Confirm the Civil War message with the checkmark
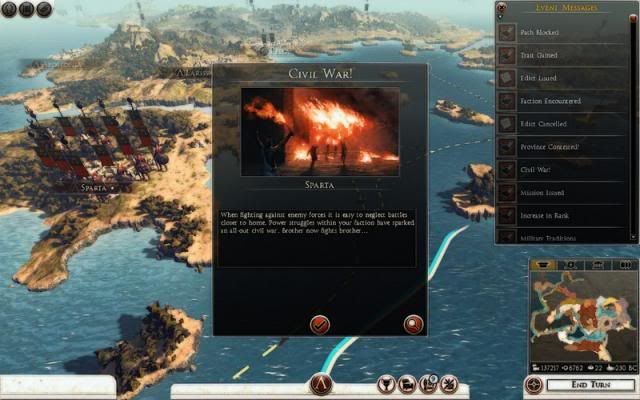Image resolution: width=640 pixels, height=400 pixels. (x=320, y=322)
